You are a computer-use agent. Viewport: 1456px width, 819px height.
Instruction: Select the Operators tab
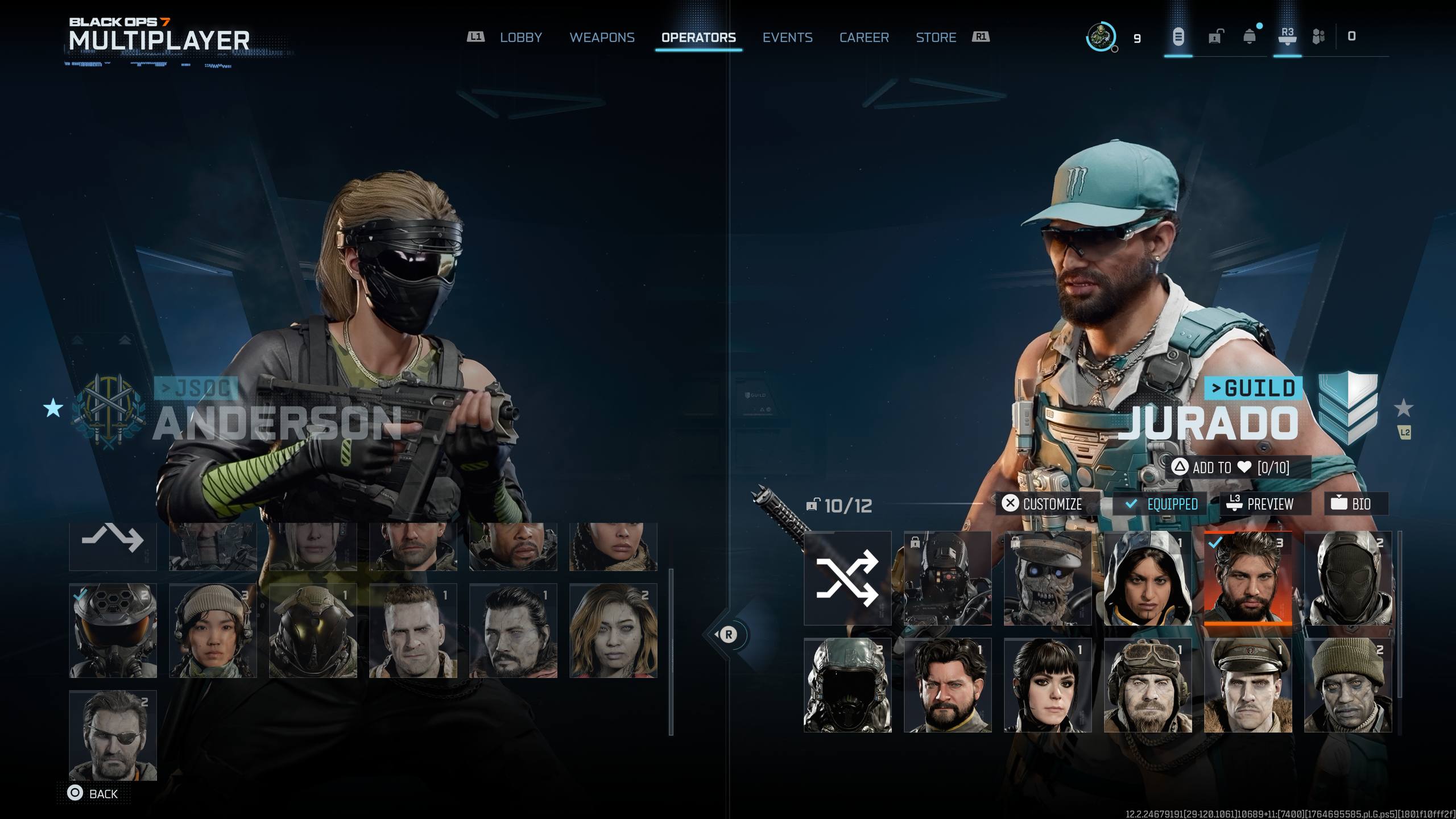tap(698, 38)
